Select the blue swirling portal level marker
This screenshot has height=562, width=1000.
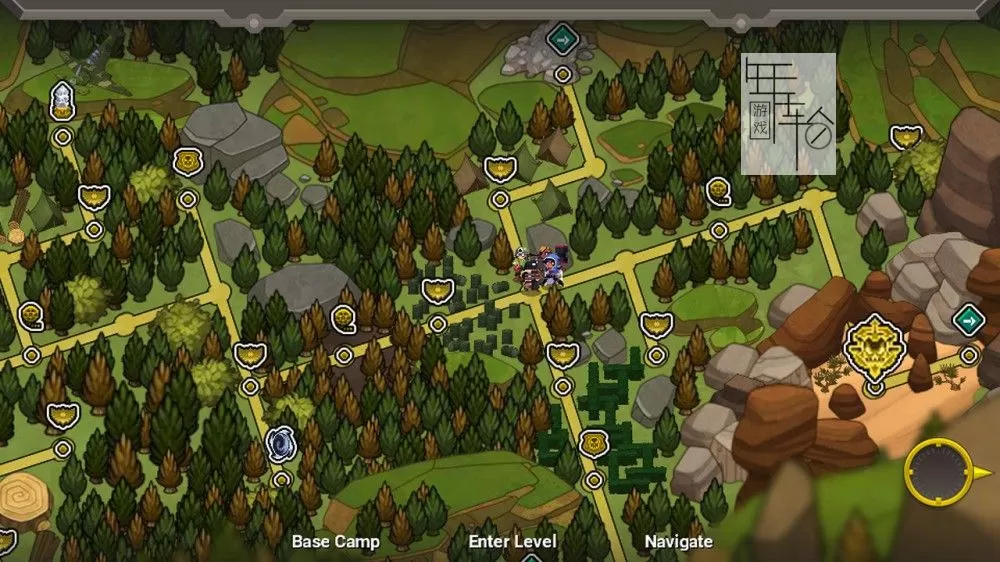tap(281, 444)
